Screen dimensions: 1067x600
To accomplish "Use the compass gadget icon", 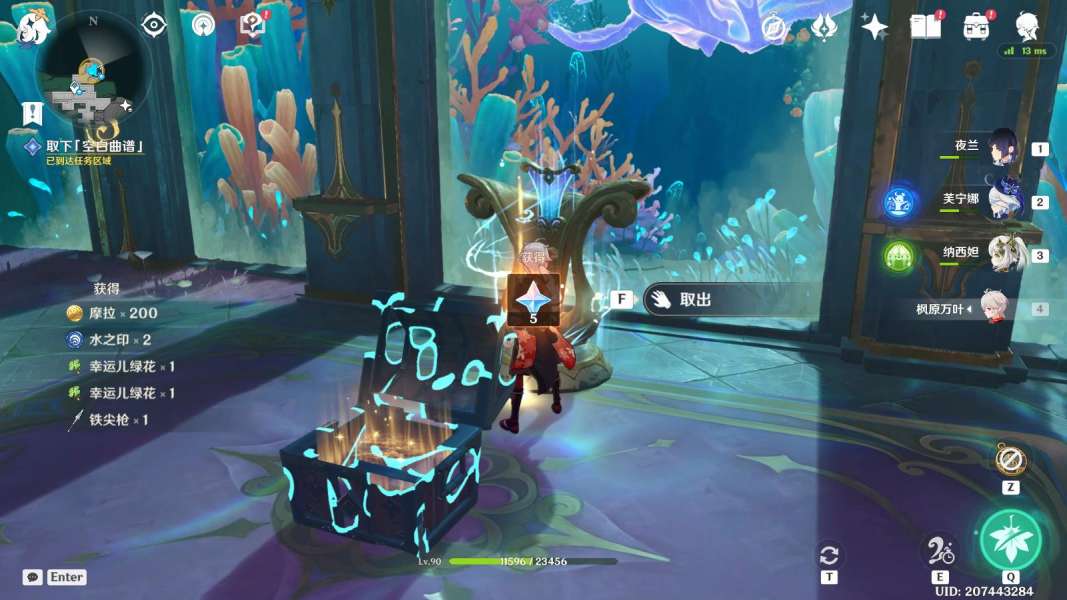I will coord(1010,460).
